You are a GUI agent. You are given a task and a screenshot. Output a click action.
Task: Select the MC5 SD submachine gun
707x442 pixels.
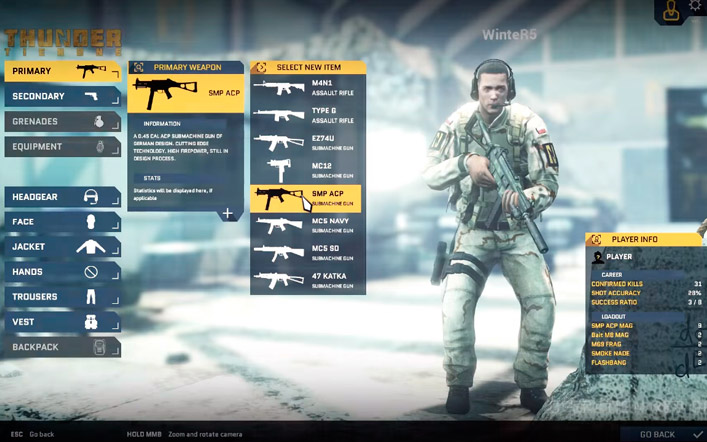[307, 253]
